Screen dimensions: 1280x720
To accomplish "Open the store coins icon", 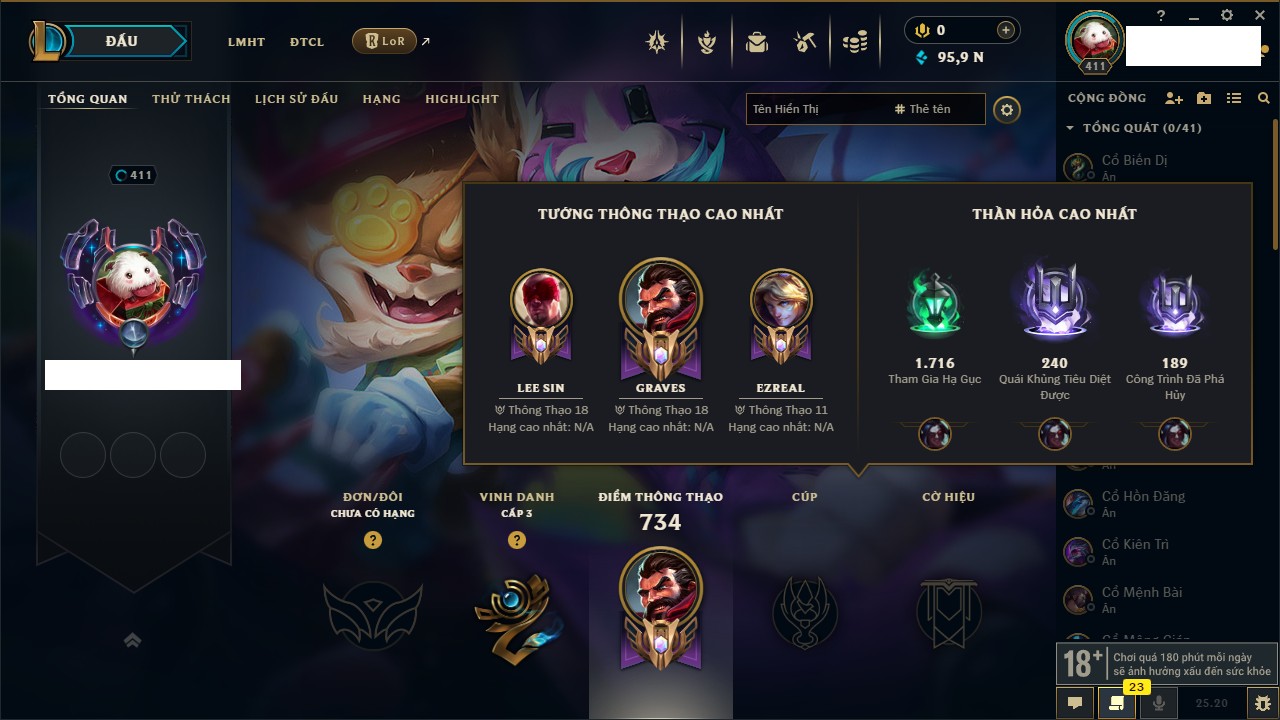I will (854, 42).
